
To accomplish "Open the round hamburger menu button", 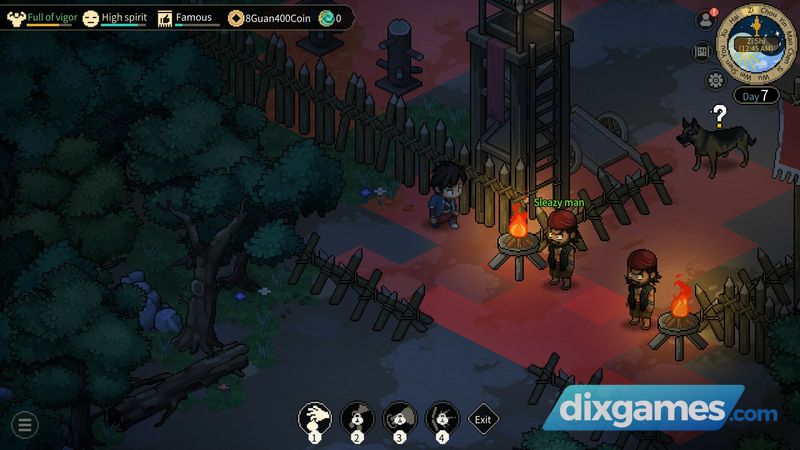I will coord(24,424).
